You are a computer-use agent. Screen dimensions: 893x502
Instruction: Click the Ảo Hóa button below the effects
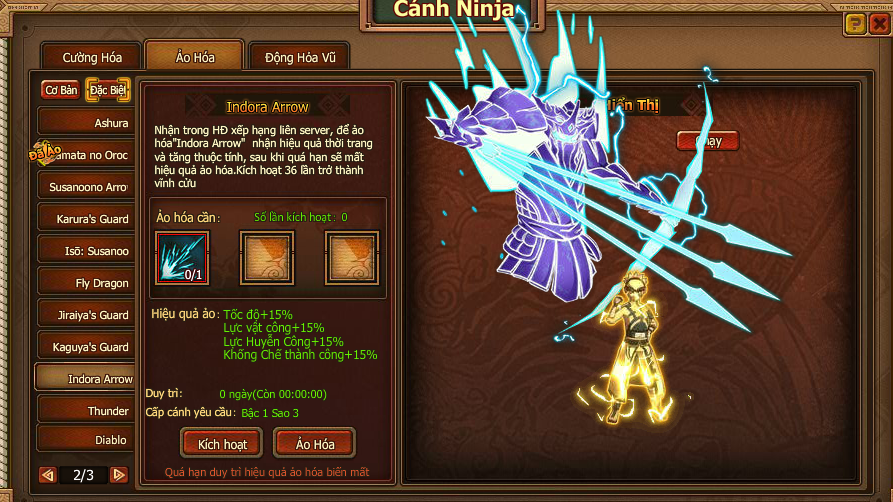click(x=315, y=443)
